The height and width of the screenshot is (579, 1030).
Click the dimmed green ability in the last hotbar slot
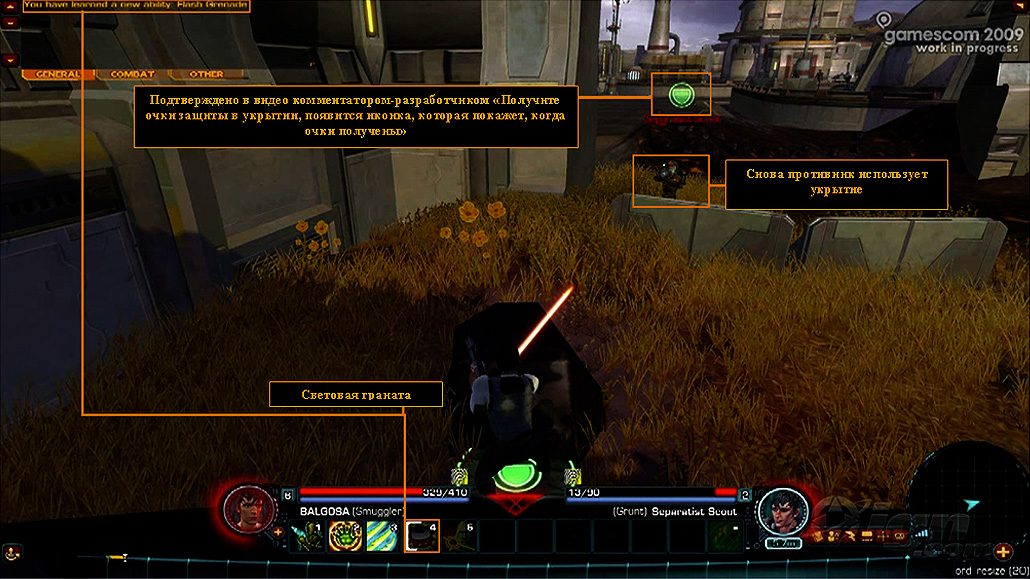(x=725, y=537)
